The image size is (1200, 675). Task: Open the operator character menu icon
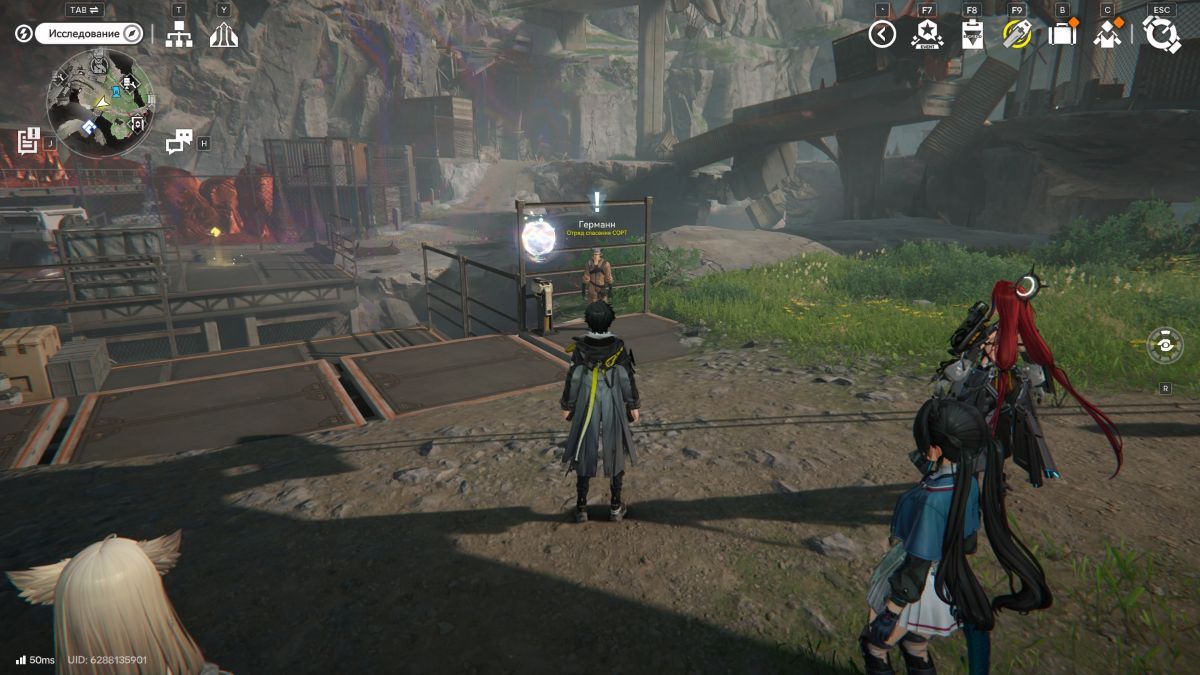click(x=1106, y=34)
